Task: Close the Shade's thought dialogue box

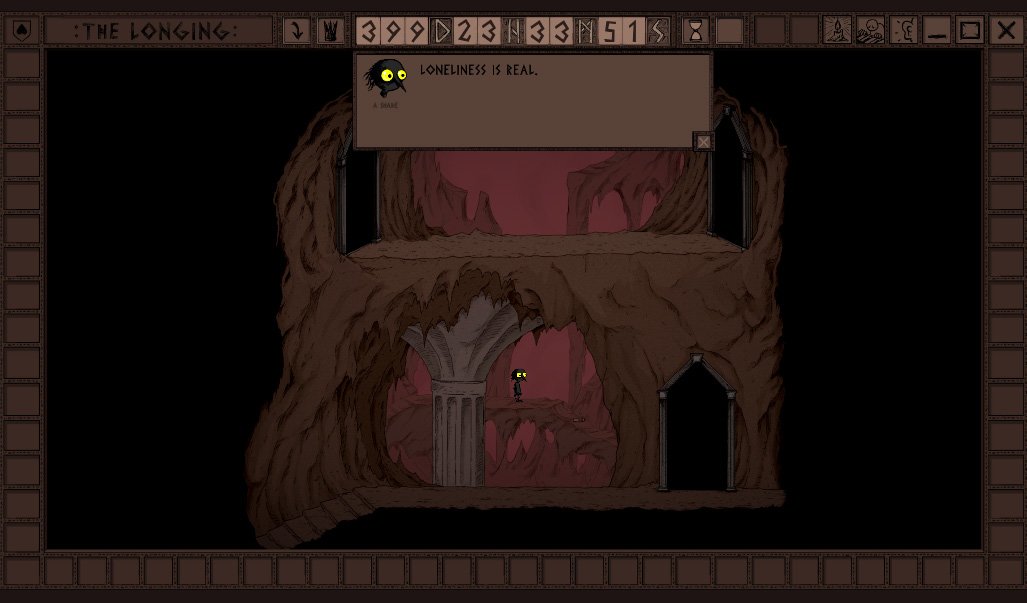Action: pos(703,142)
